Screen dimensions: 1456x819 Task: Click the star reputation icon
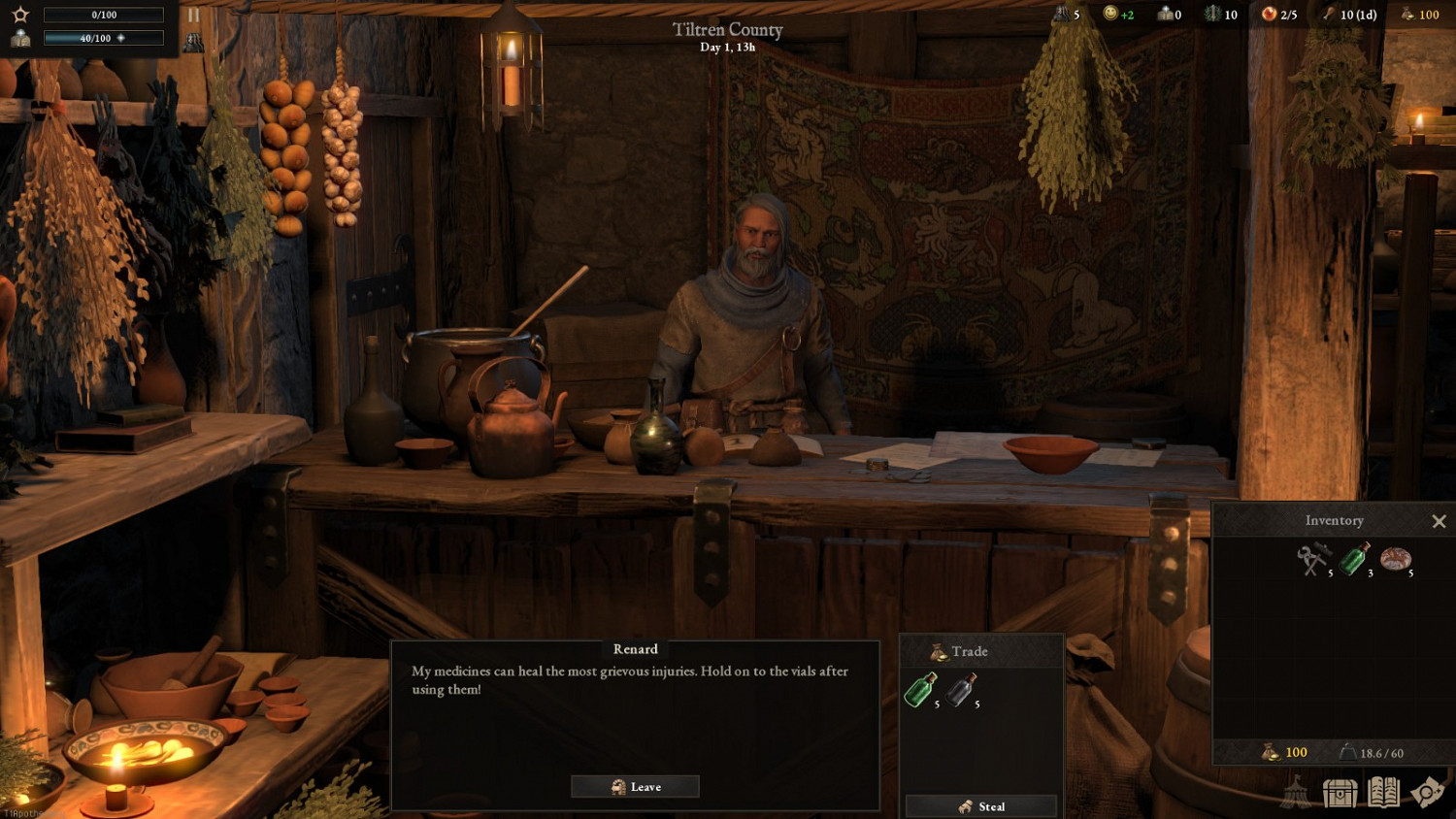[20, 15]
